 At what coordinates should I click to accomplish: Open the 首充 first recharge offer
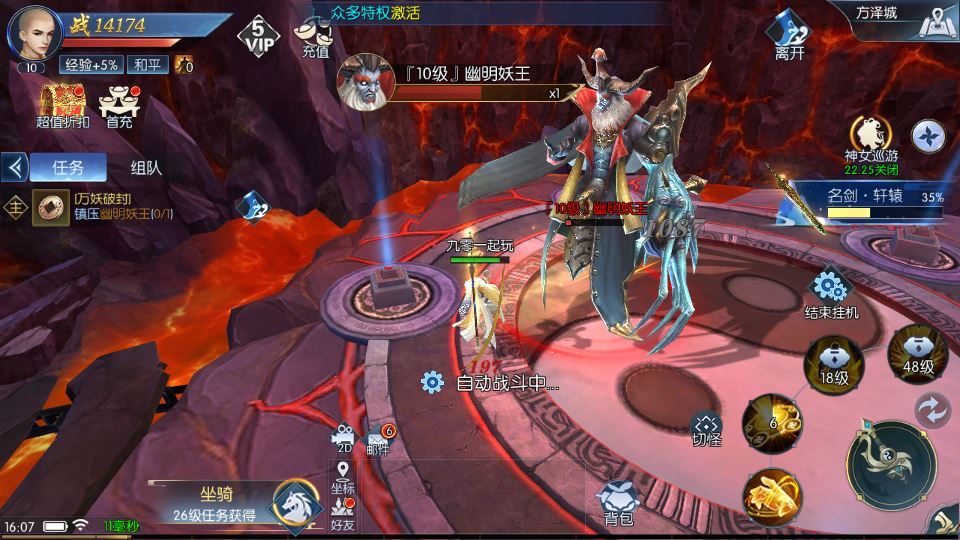coord(120,106)
